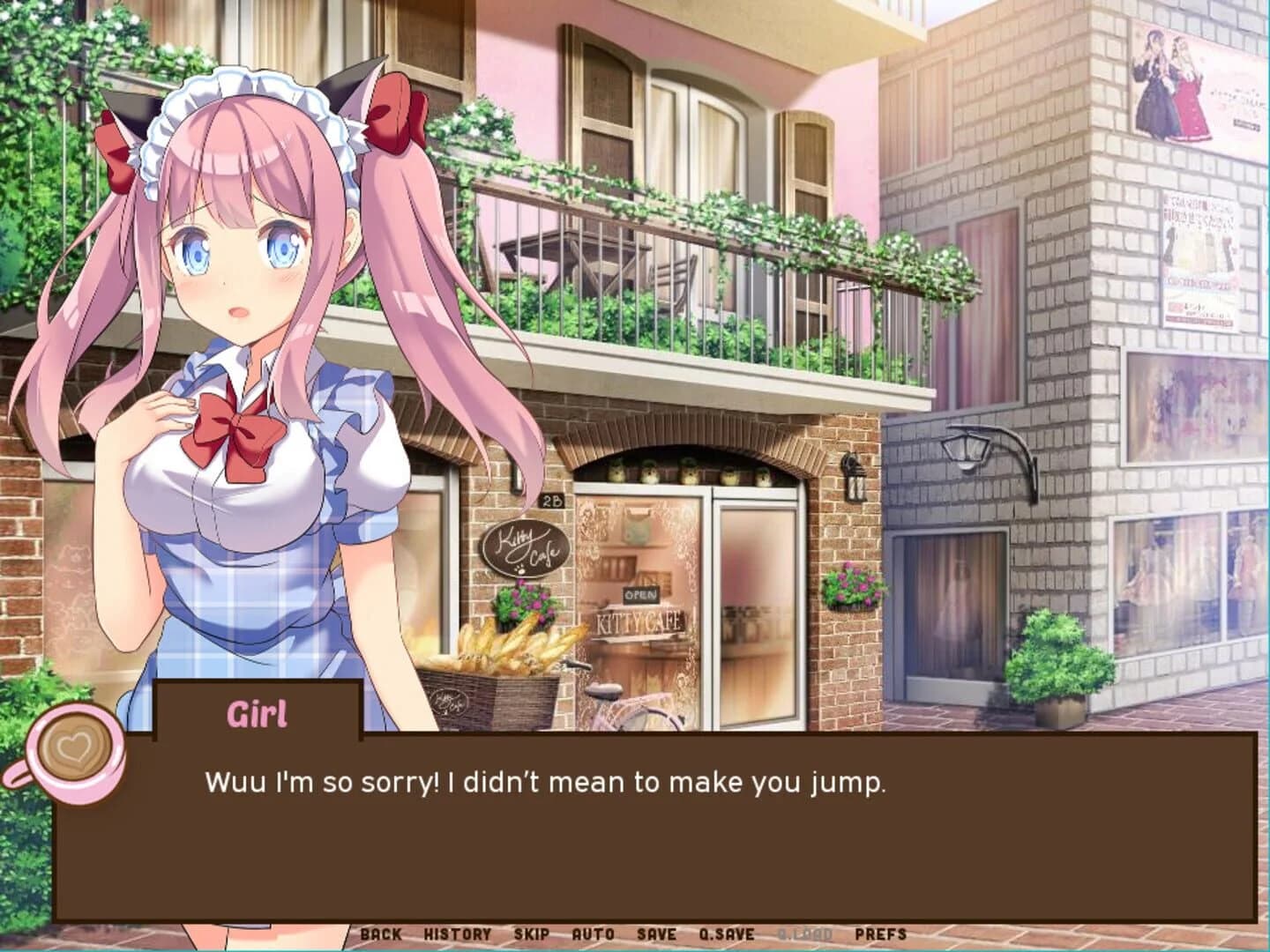Screen dimensions: 1270x952
Task: Click the dialogue text to advance
Action: (547, 780)
